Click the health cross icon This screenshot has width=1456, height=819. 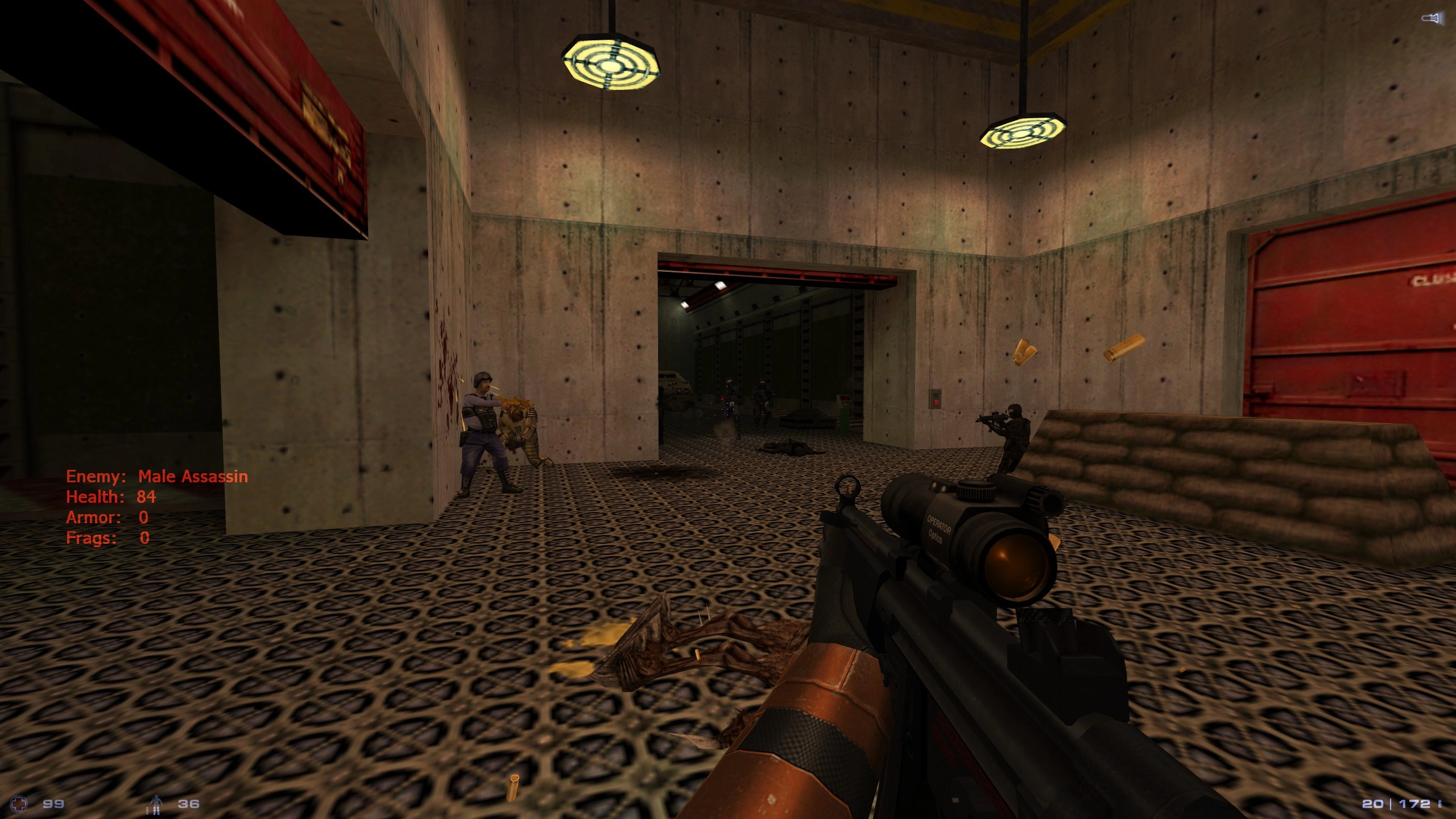20,804
